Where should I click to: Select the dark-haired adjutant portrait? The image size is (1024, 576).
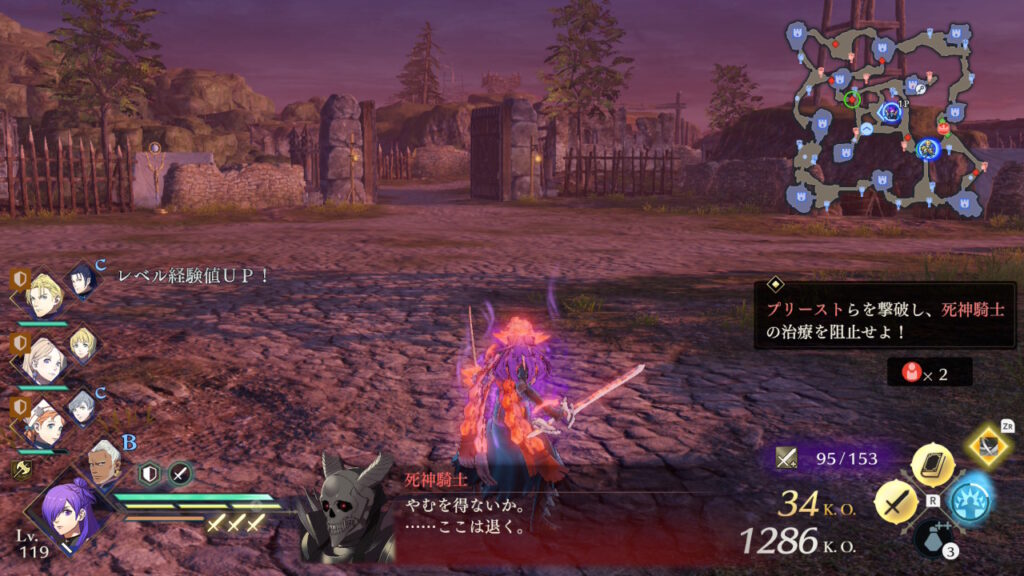[x=82, y=281]
